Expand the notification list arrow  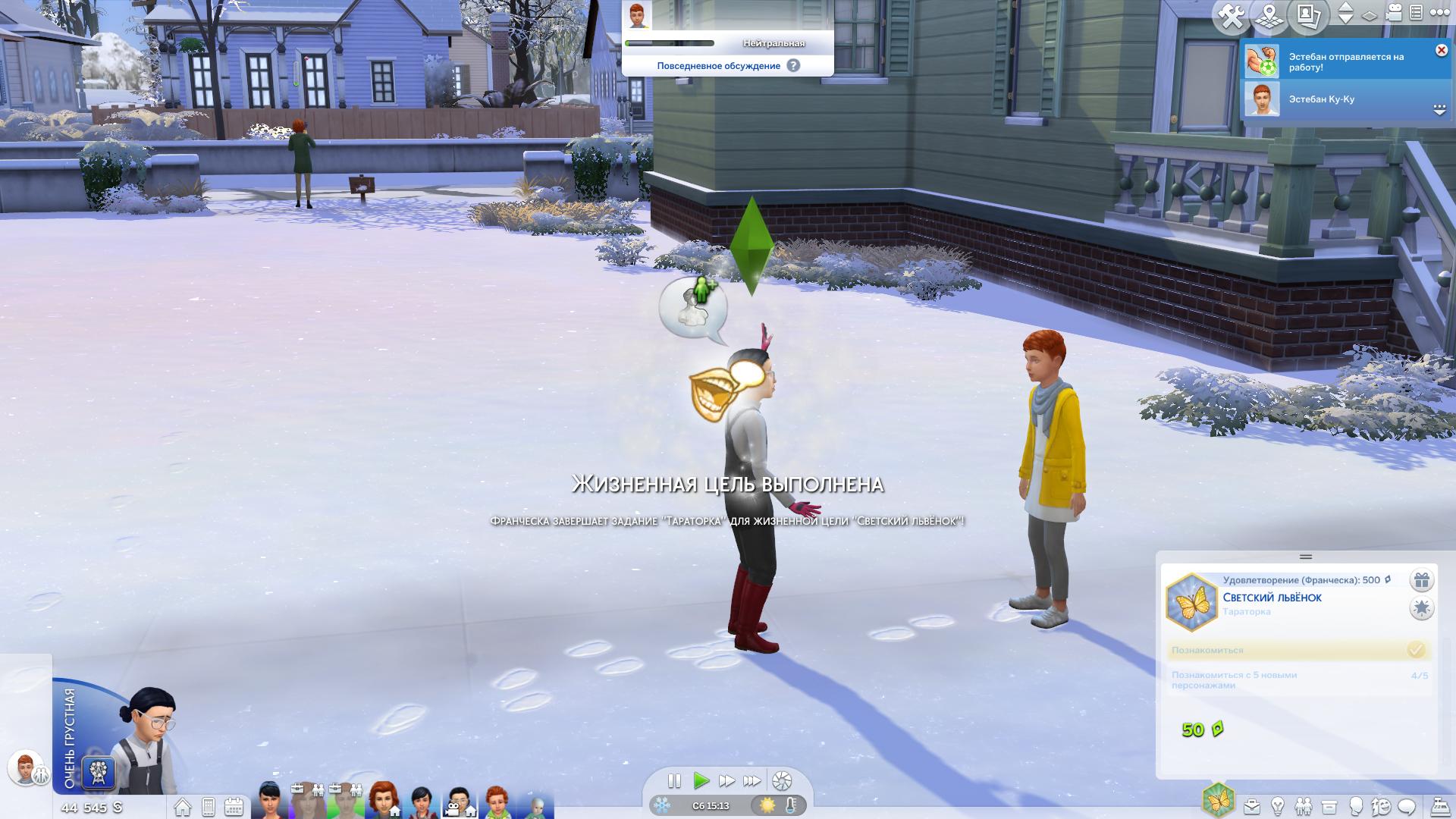click(x=1439, y=111)
